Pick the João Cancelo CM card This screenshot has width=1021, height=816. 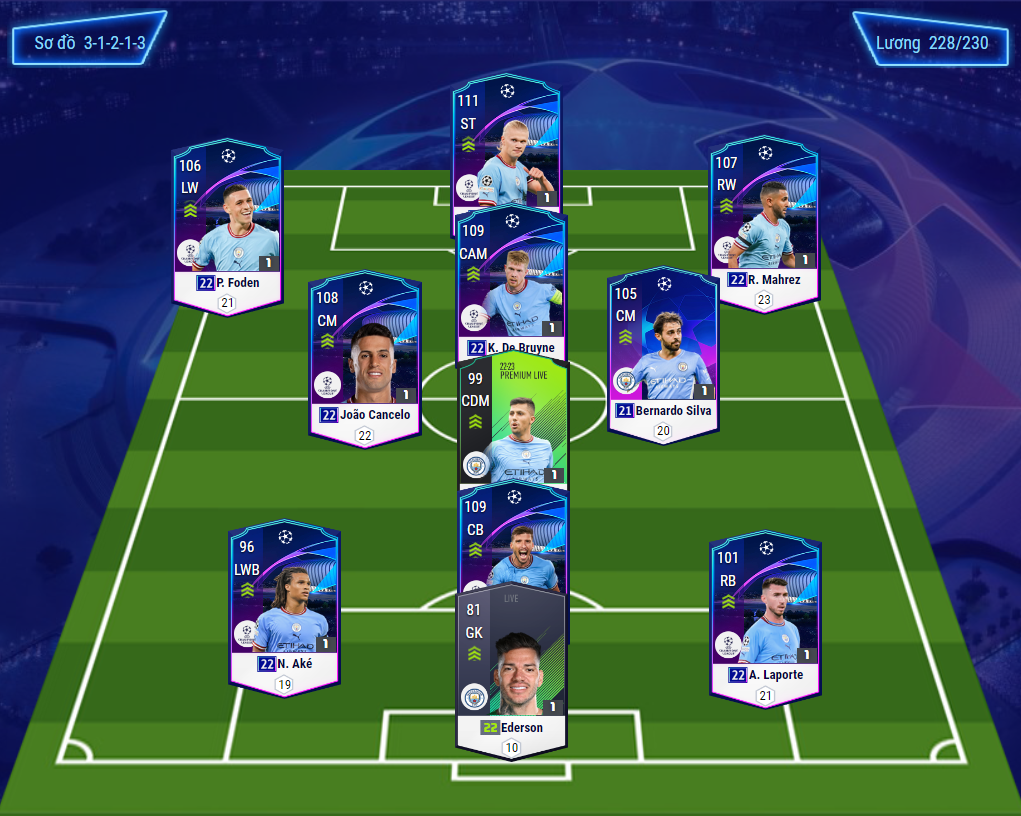coord(364,355)
